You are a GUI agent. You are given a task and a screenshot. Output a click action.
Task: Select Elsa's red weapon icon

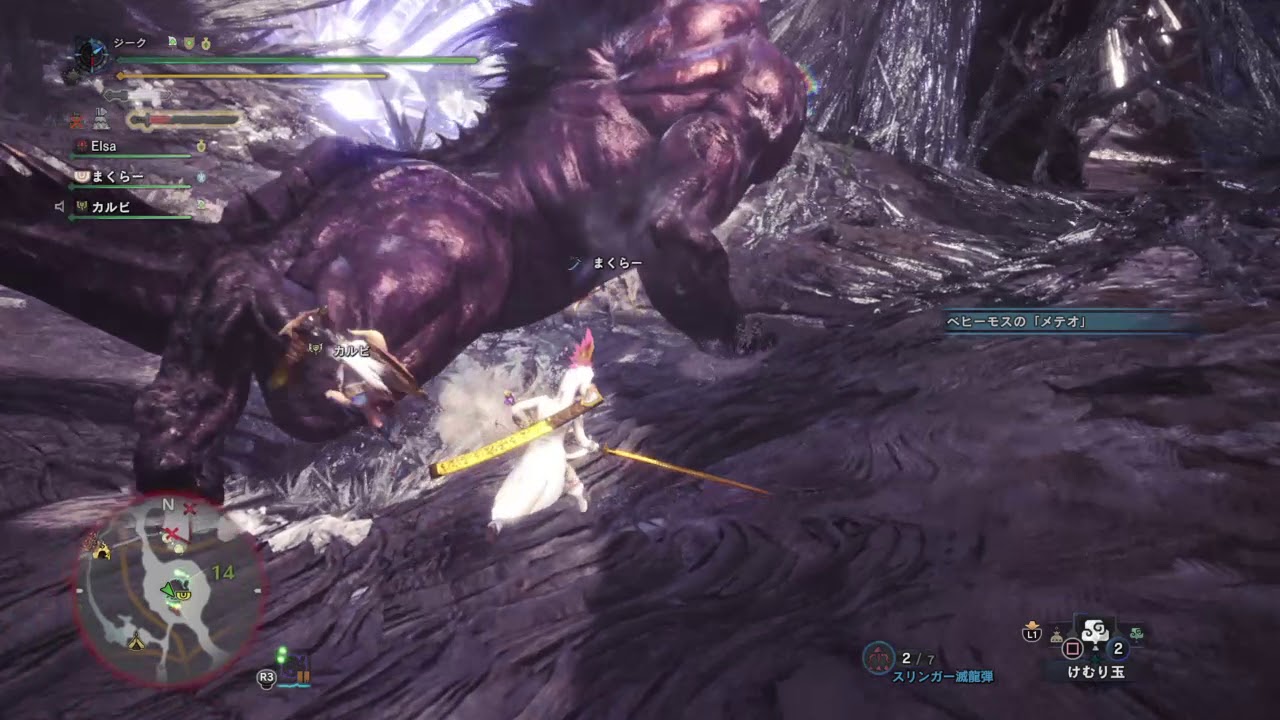(x=81, y=145)
